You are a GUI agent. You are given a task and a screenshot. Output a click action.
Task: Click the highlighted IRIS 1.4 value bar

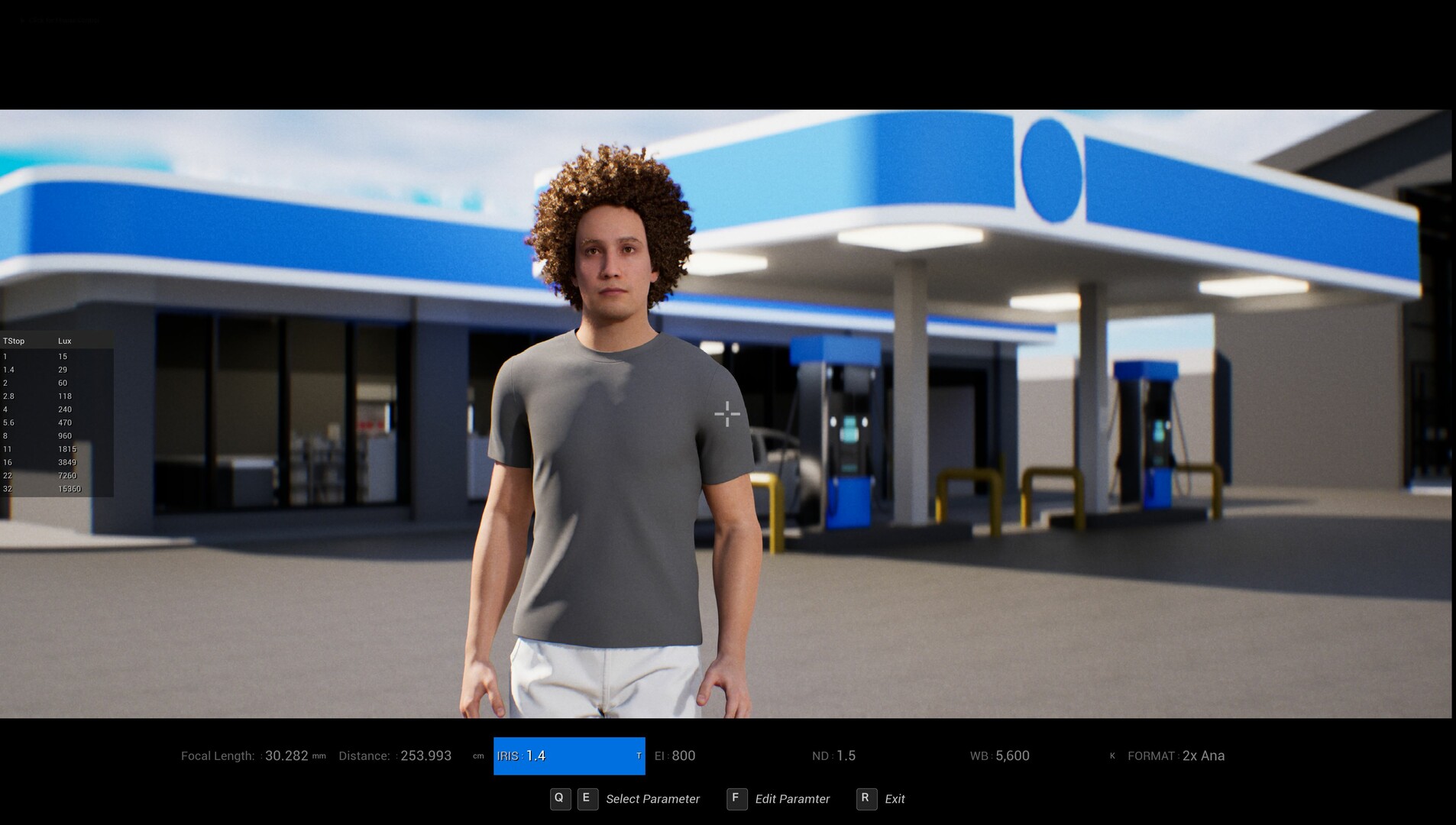[569, 755]
